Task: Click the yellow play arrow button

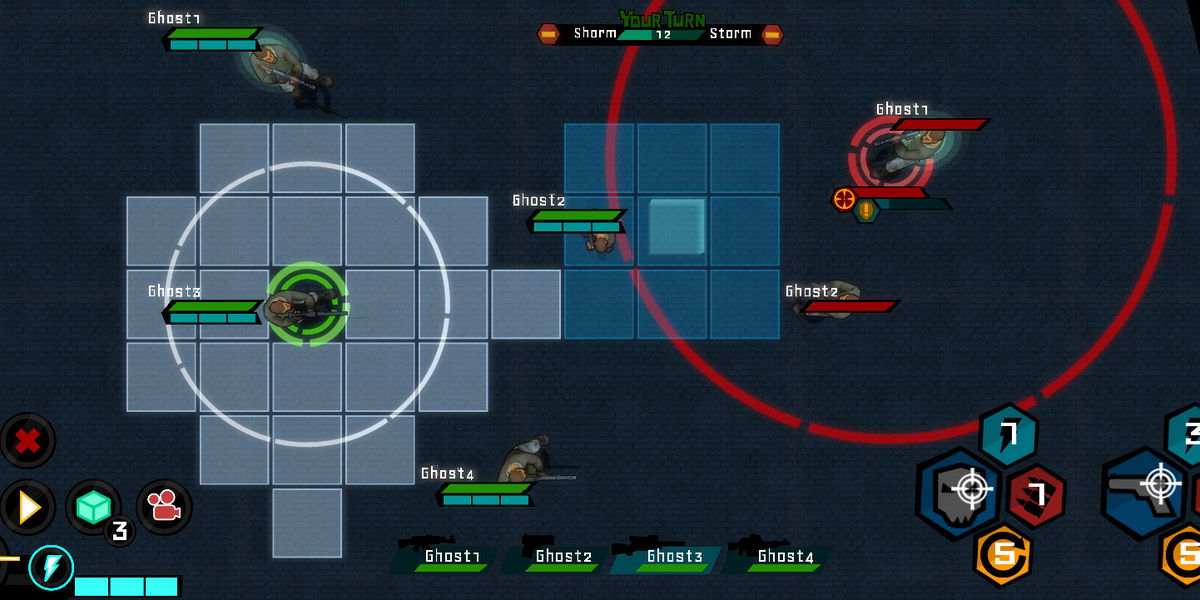Action: tap(28, 507)
